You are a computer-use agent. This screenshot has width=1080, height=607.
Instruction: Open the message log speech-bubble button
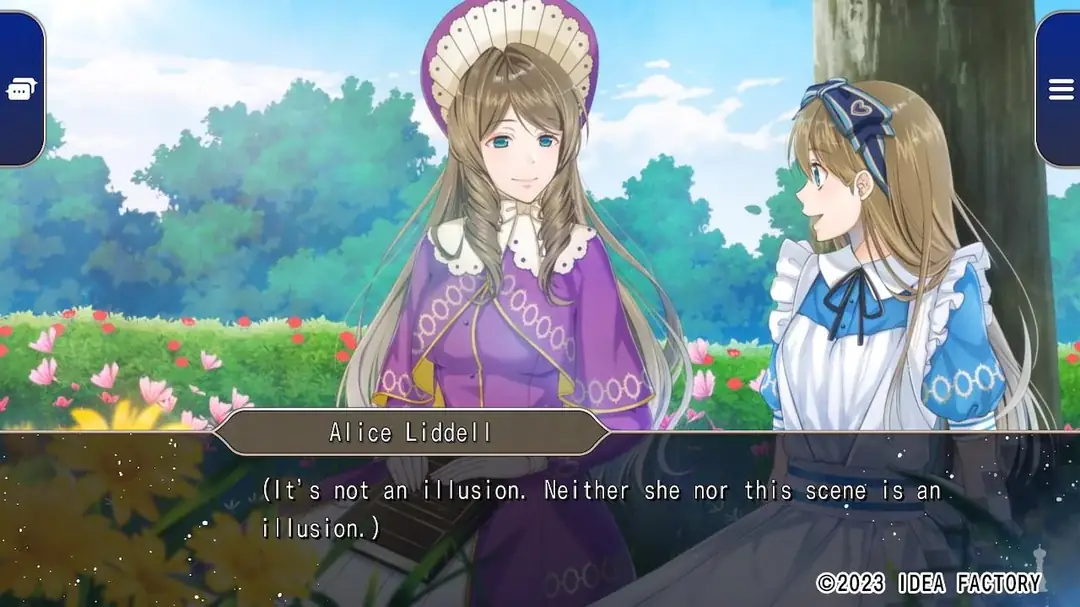coord(20,90)
